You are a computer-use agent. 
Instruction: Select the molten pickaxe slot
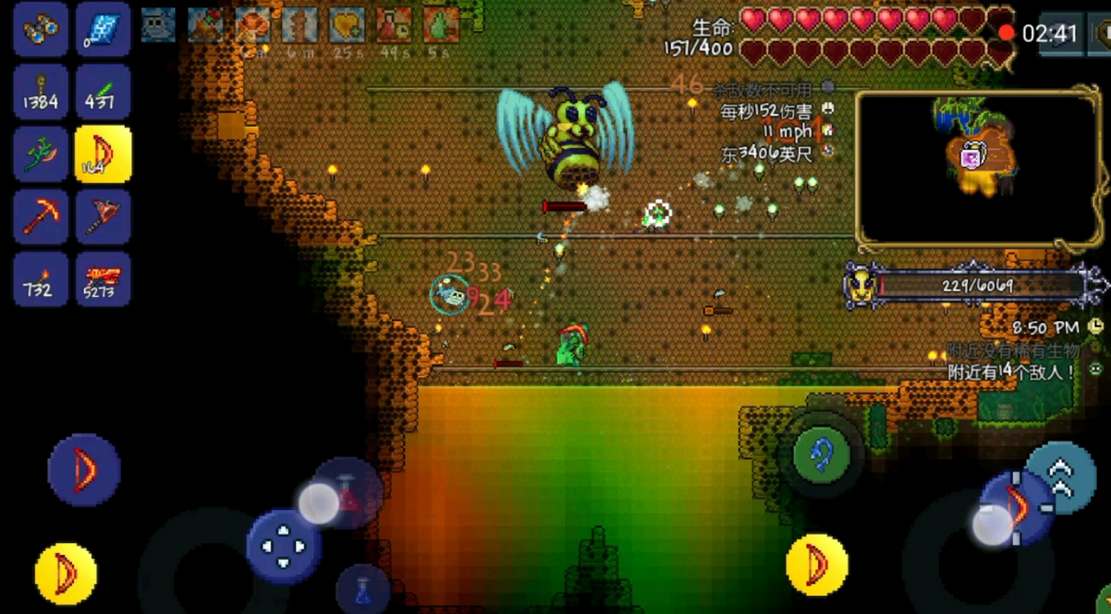tap(41, 216)
